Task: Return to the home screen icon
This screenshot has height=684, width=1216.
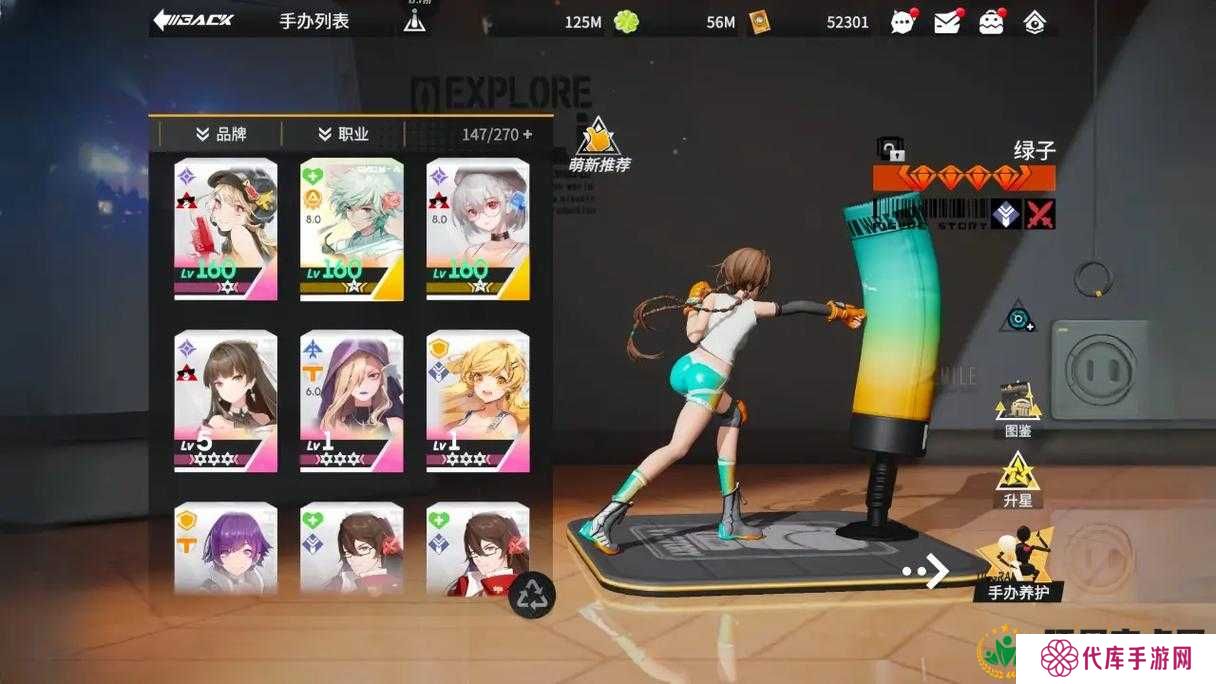Action: click(x=1035, y=21)
